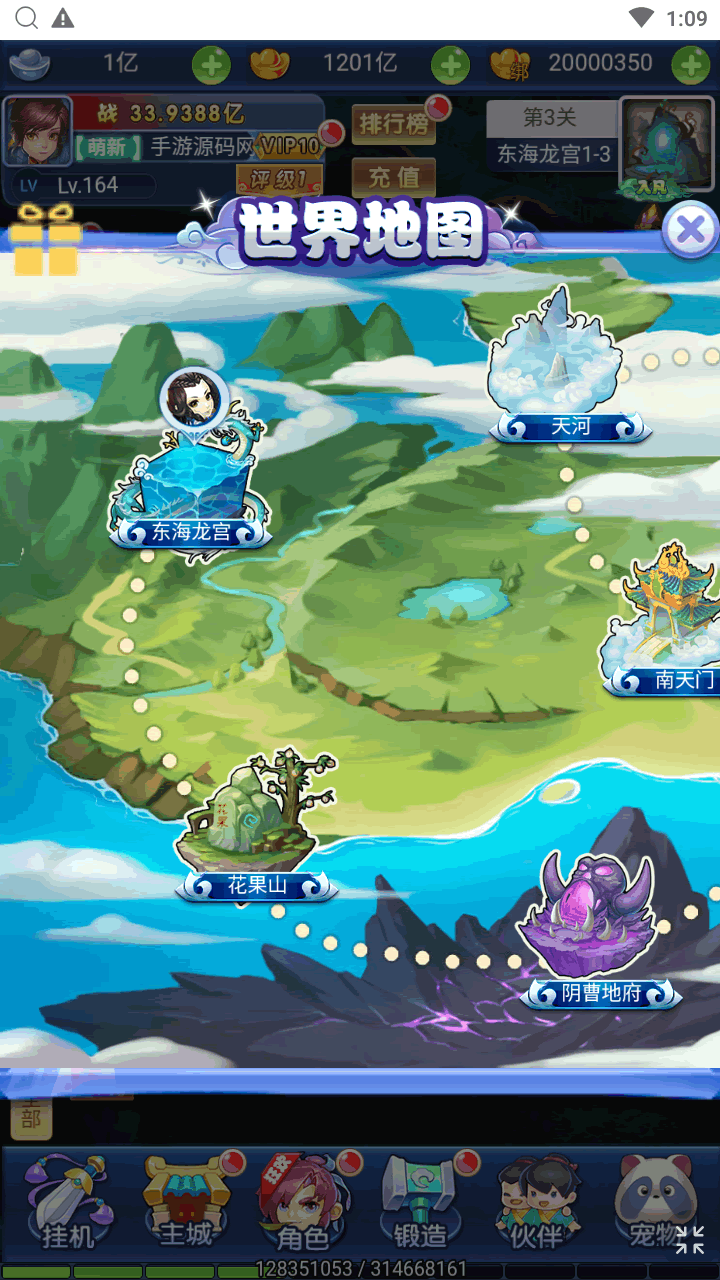This screenshot has width=720, height=1280.
Task: Open the yellow gift box icon
Action: pyautogui.click(x=46, y=240)
